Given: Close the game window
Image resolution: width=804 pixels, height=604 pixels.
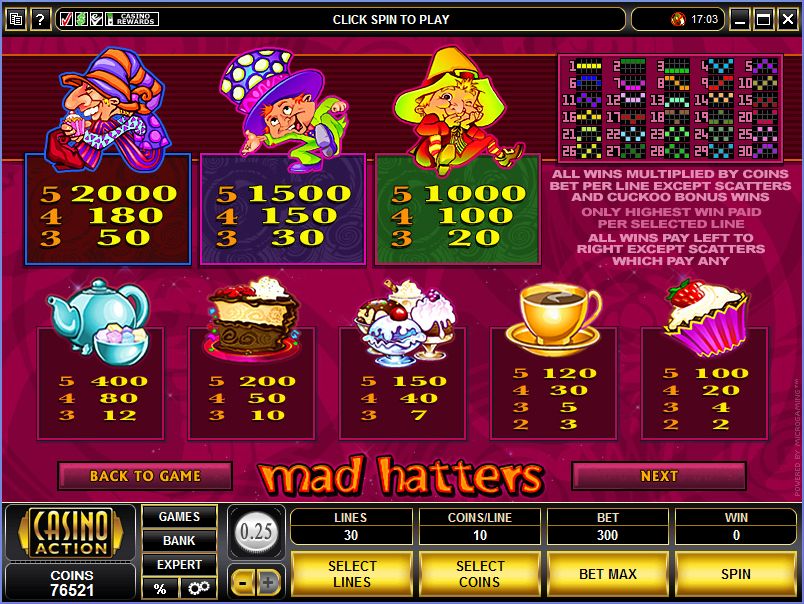Looking at the screenshot, I should (786, 19).
